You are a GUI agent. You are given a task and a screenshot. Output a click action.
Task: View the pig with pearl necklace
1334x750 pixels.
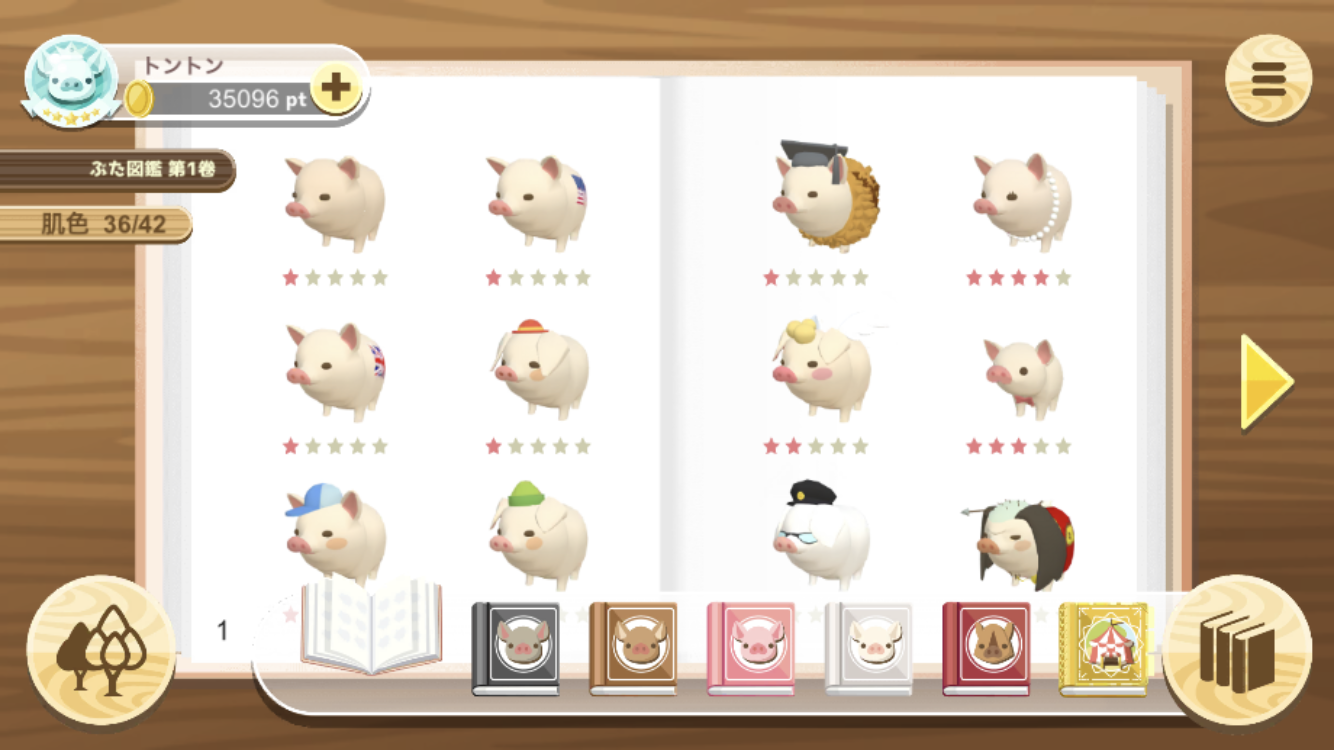(1022, 200)
